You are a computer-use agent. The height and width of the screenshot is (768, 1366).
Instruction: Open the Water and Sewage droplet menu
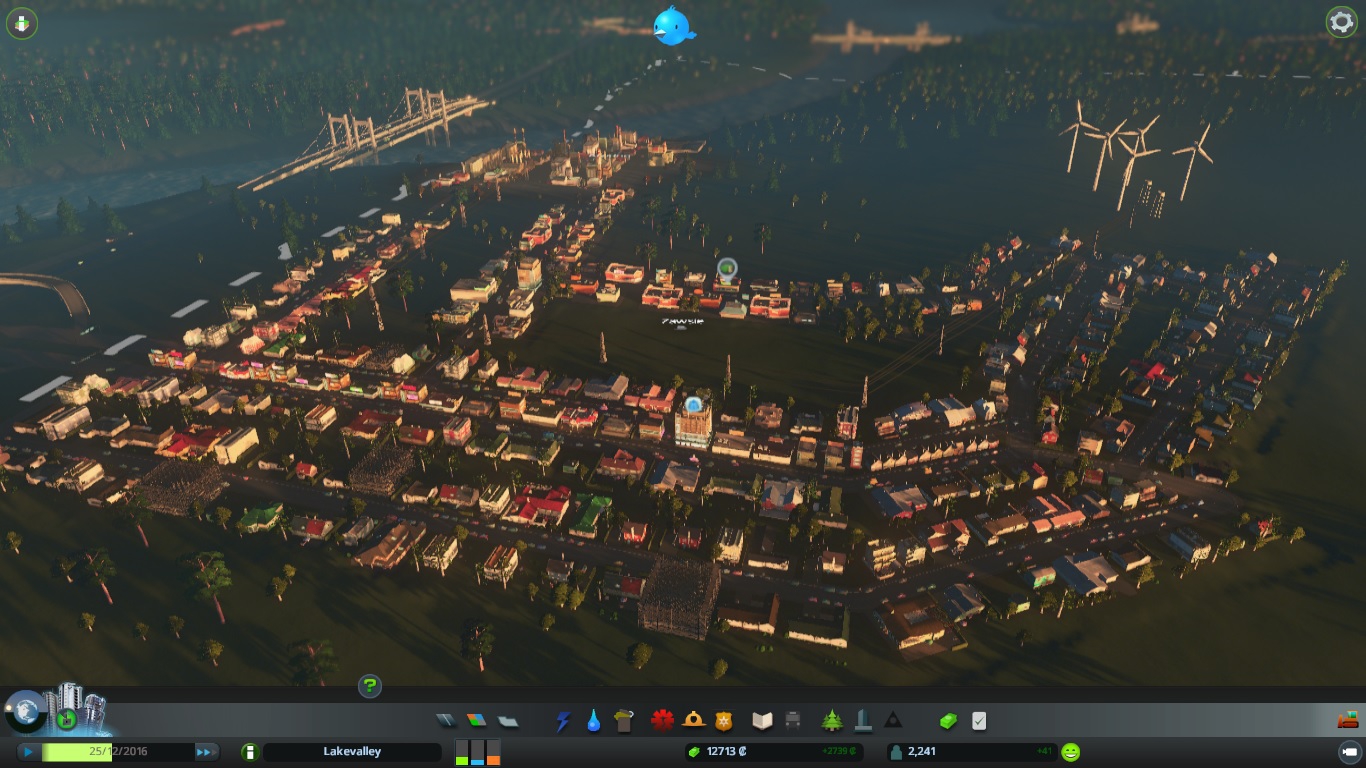[x=594, y=720]
